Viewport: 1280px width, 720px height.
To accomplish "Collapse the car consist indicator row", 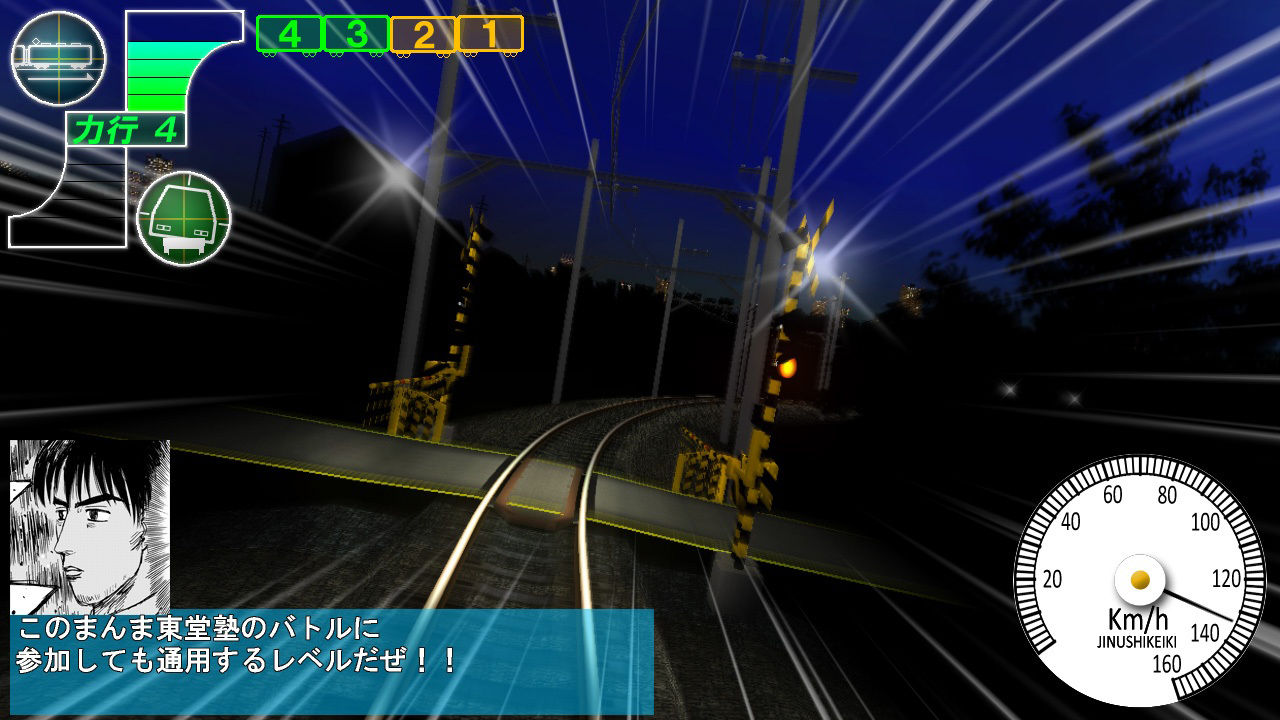I will click(390, 33).
